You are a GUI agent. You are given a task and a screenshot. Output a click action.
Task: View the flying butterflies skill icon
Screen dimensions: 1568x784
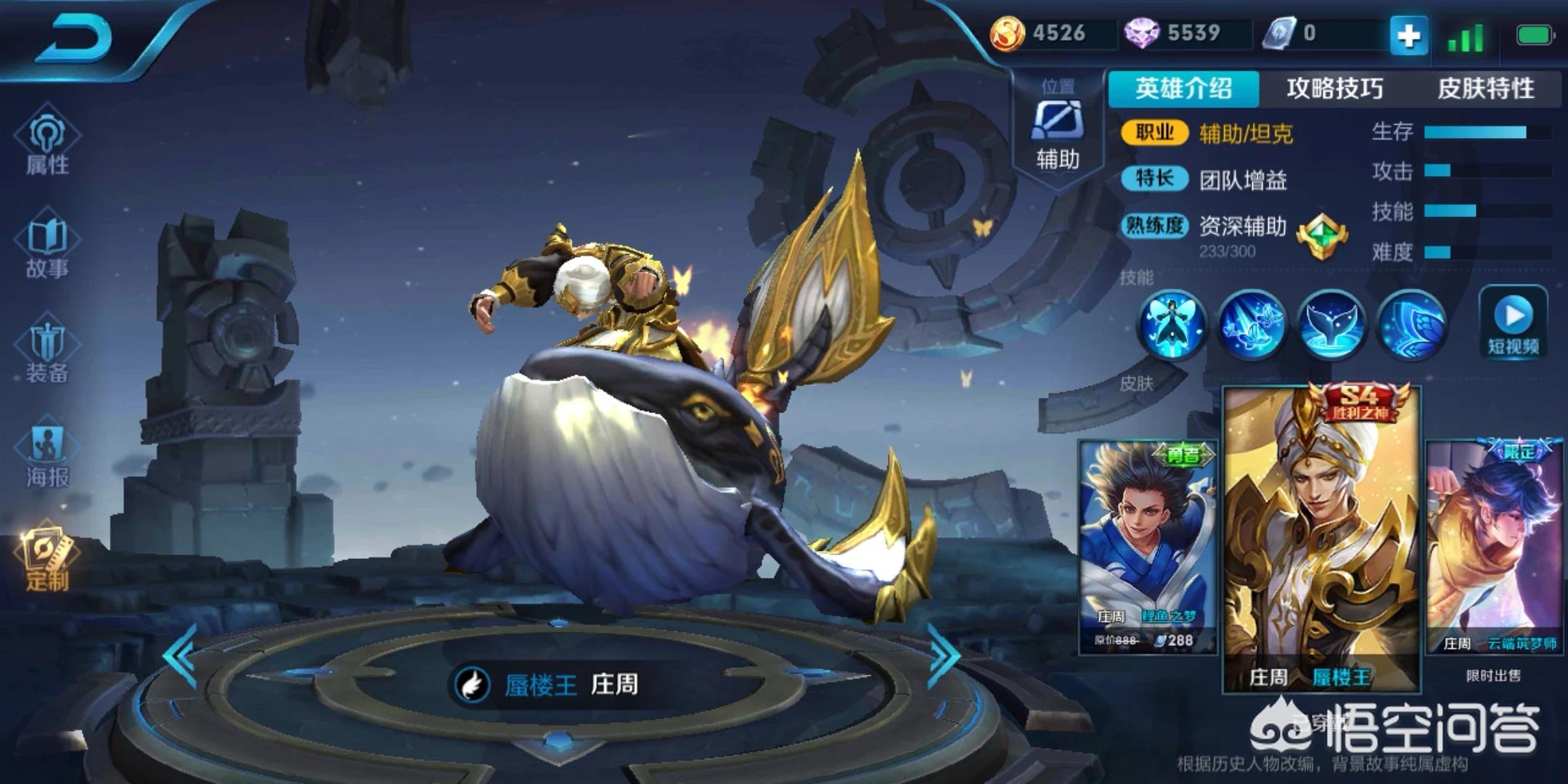click(1251, 324)
